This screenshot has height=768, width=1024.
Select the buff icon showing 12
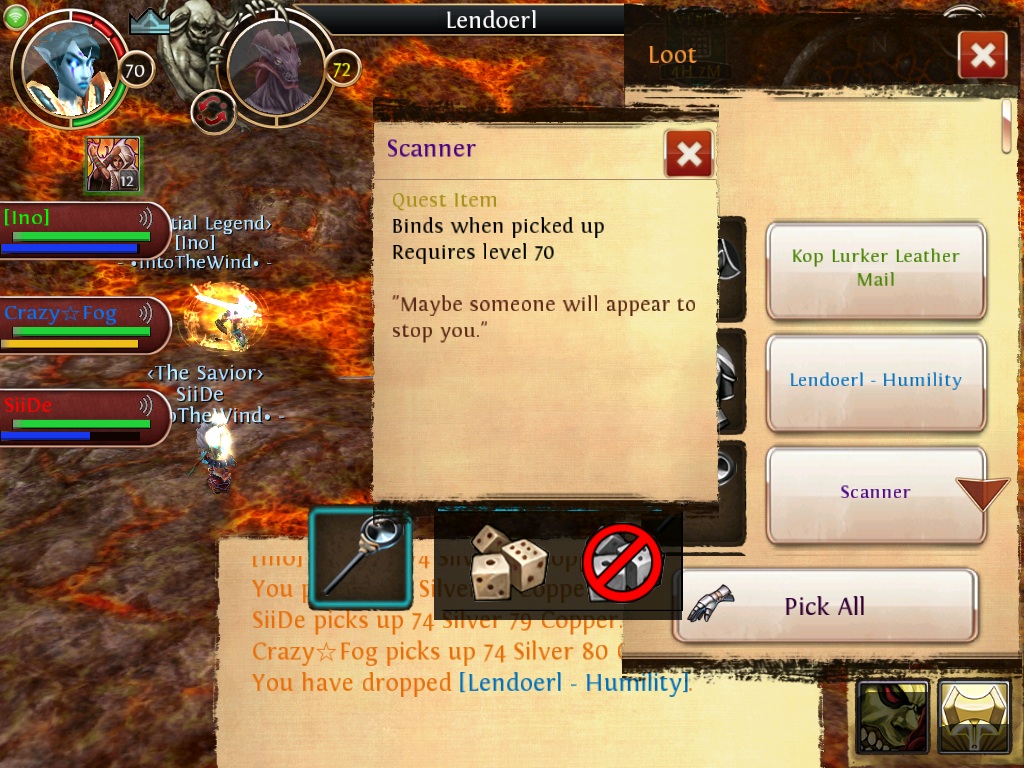coord(112,165)
